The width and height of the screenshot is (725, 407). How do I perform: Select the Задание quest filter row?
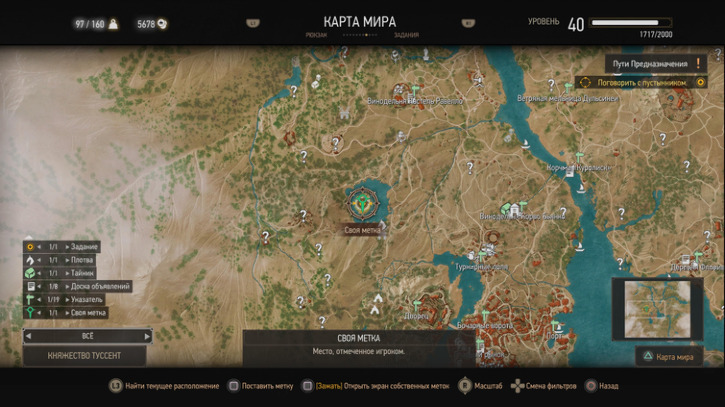pos(72,247)
